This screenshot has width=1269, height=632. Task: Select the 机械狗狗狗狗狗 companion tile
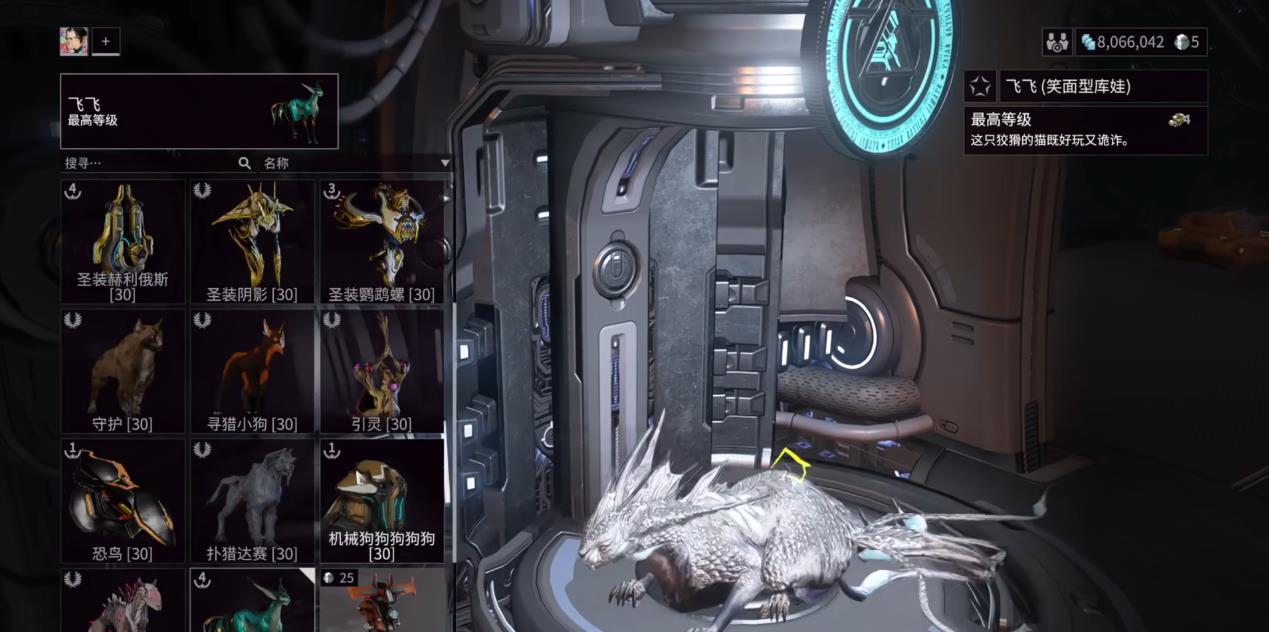tap(381, 501)
